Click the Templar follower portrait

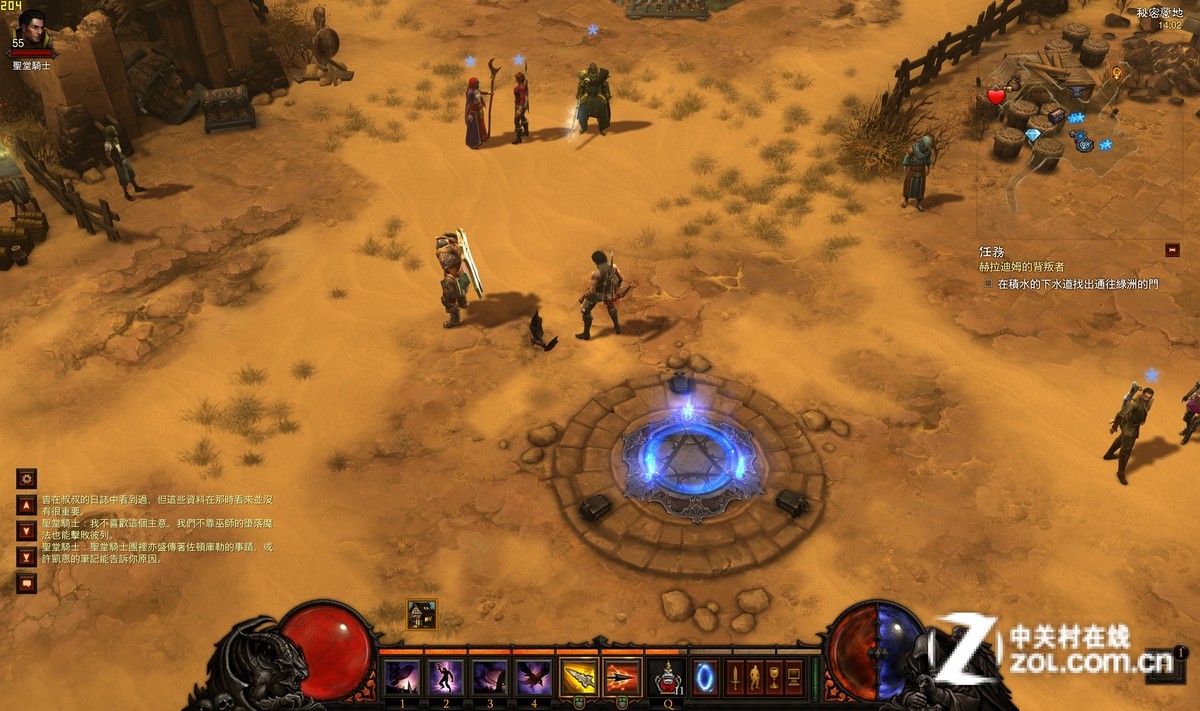(x=32, y=25)
